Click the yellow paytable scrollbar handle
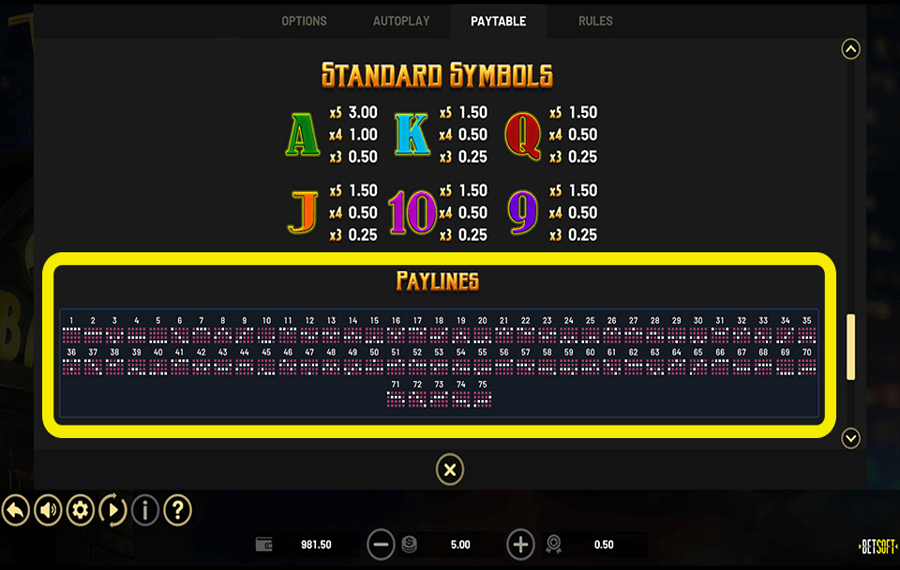This screenshot has height=570, width=900. (x=851, y=346)
